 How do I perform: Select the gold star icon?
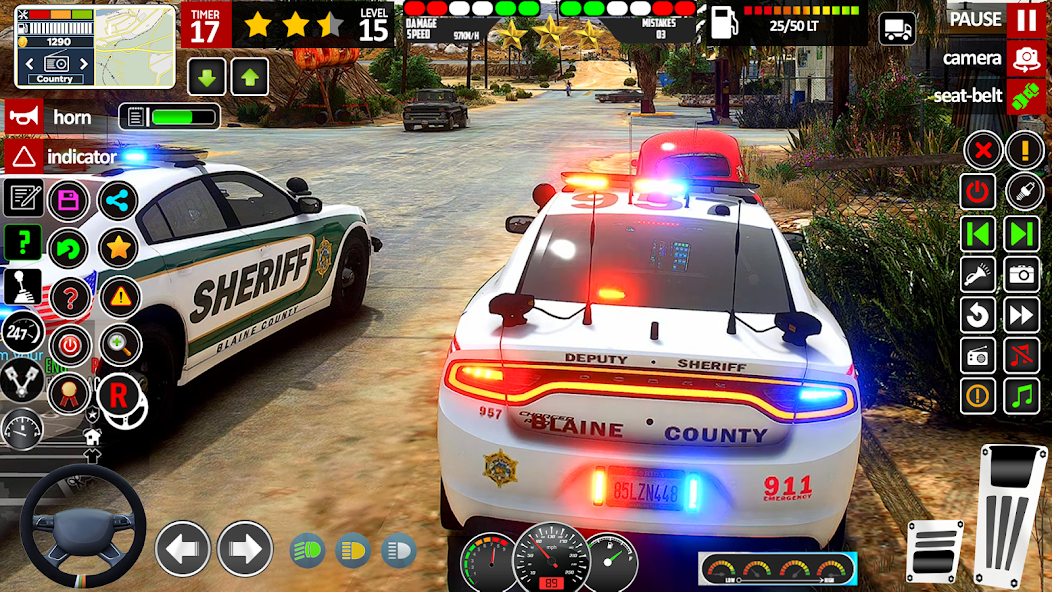coord(118,245)
